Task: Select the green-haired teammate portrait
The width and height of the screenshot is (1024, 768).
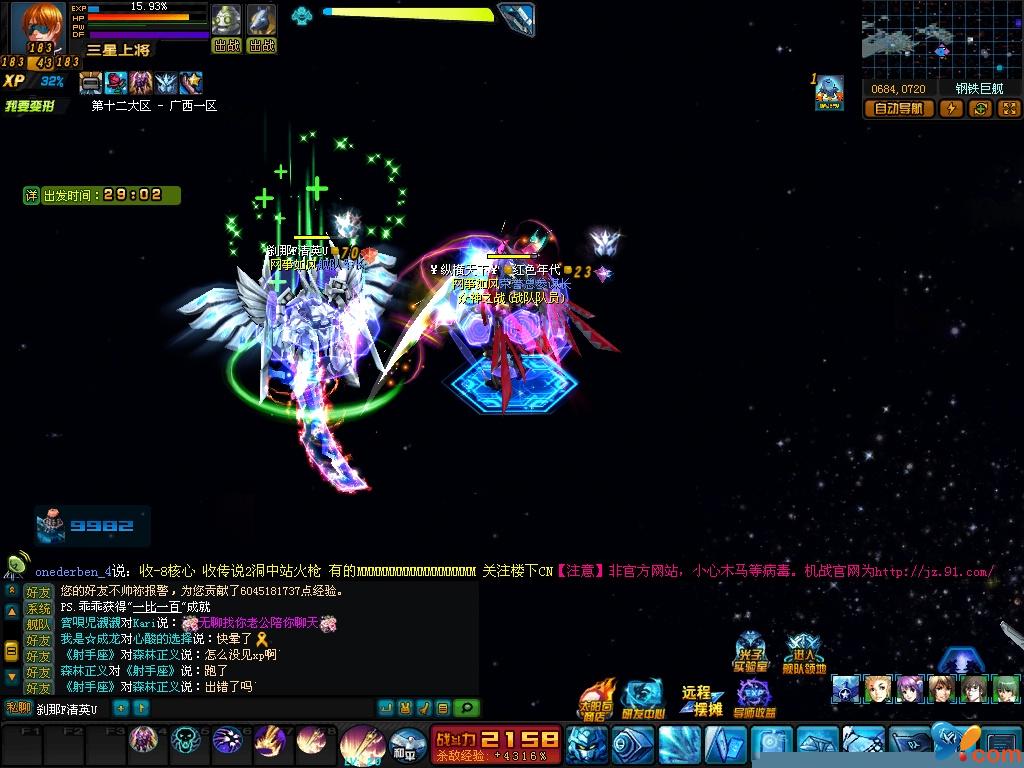Action: click(x=1006, y=689)
